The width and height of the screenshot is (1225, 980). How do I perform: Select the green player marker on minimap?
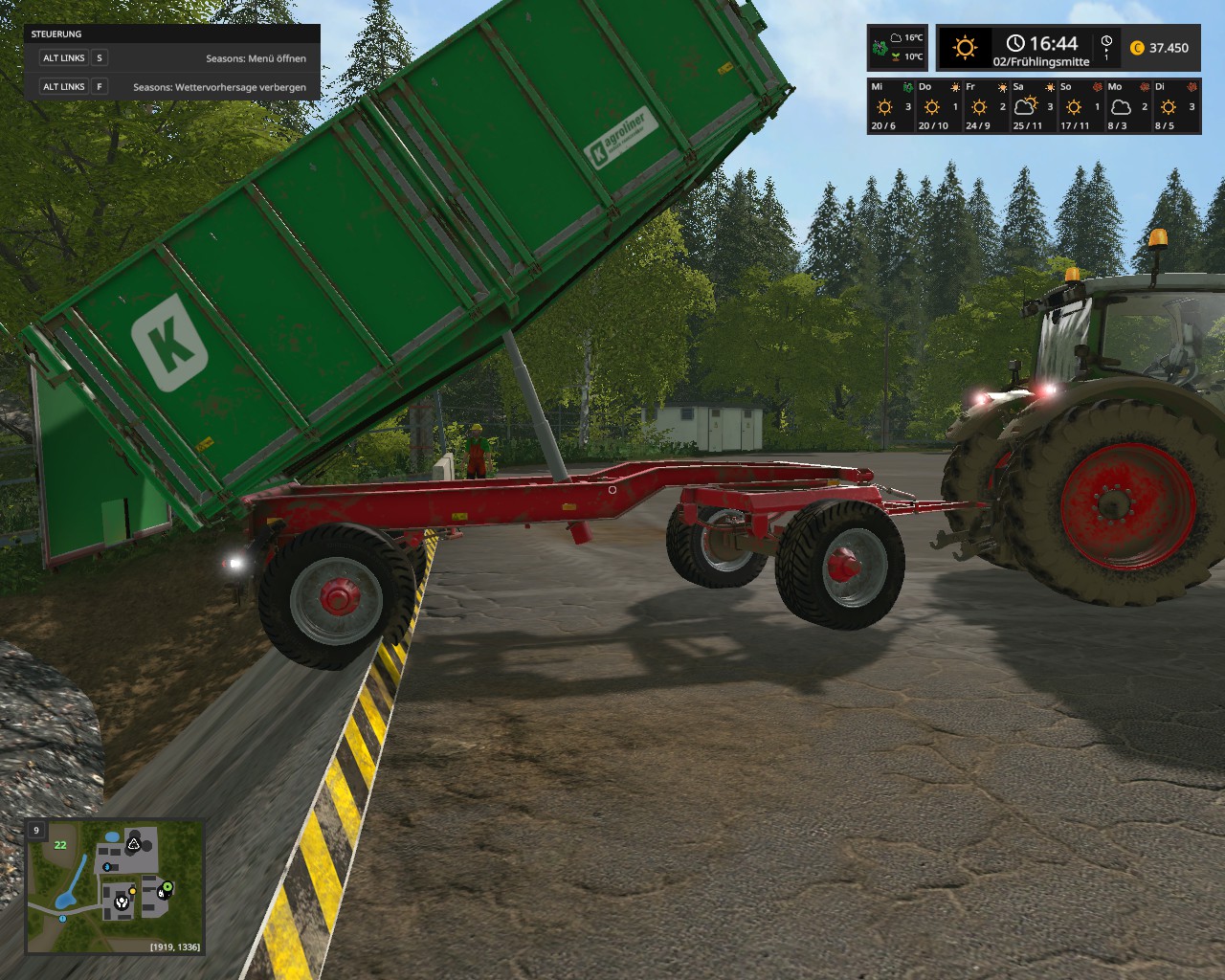(167, 887)
